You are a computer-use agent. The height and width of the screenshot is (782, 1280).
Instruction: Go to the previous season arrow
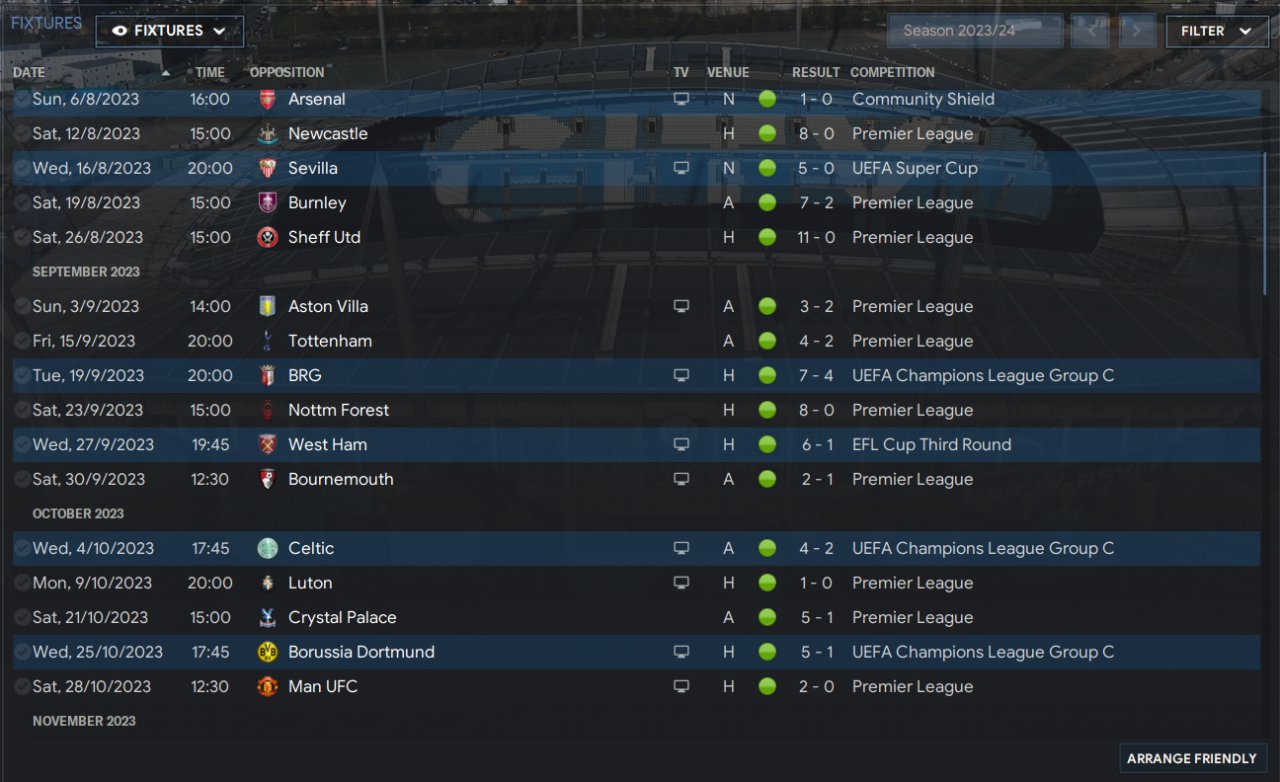[1090, 31]
